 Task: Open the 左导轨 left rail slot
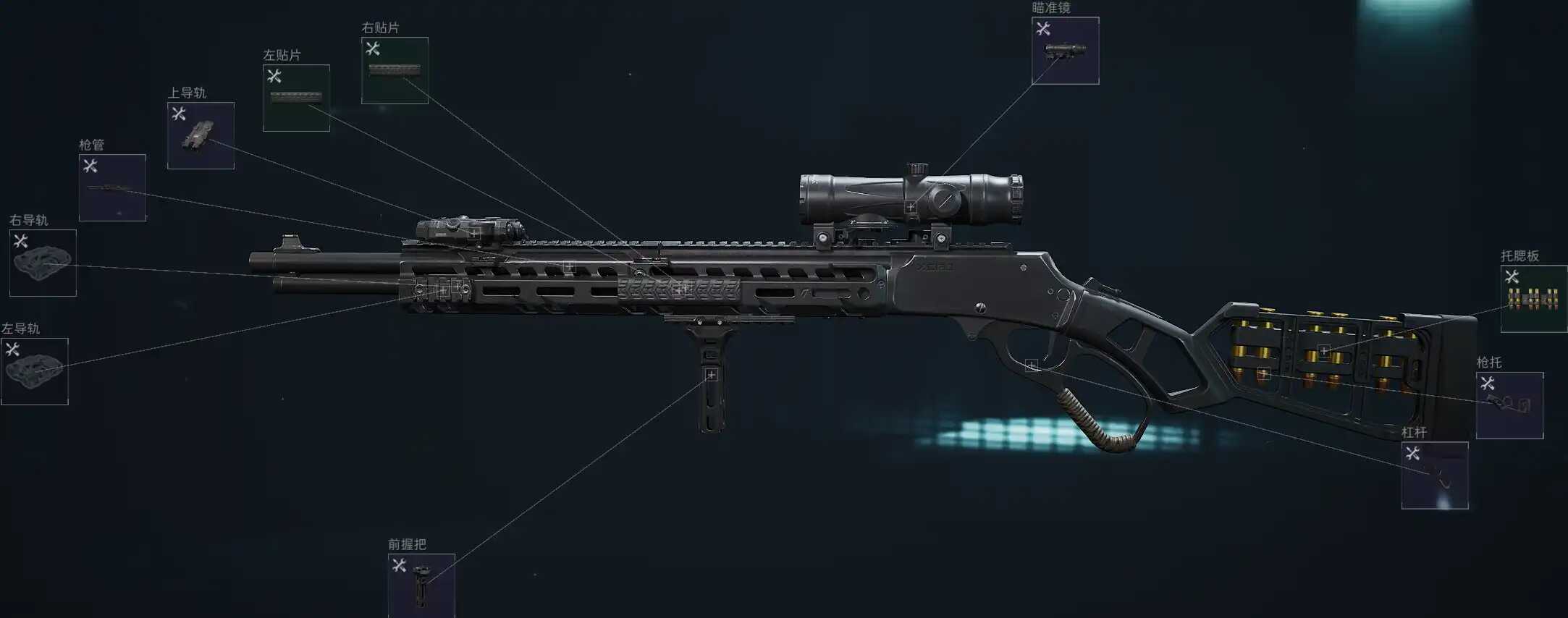tap(35, 372)
